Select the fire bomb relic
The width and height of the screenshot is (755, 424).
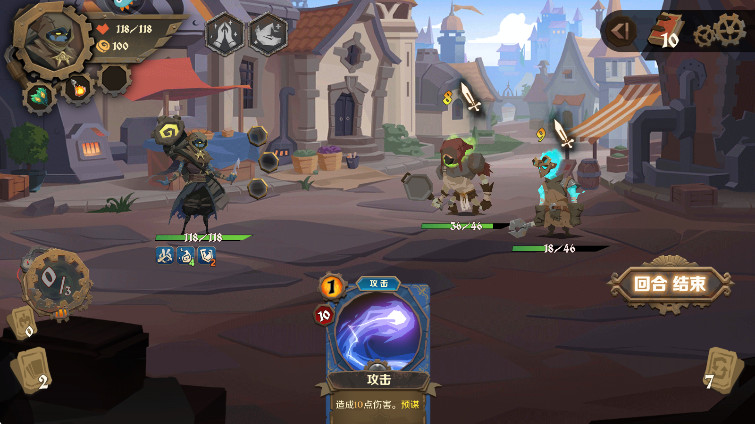pos(78,88)
